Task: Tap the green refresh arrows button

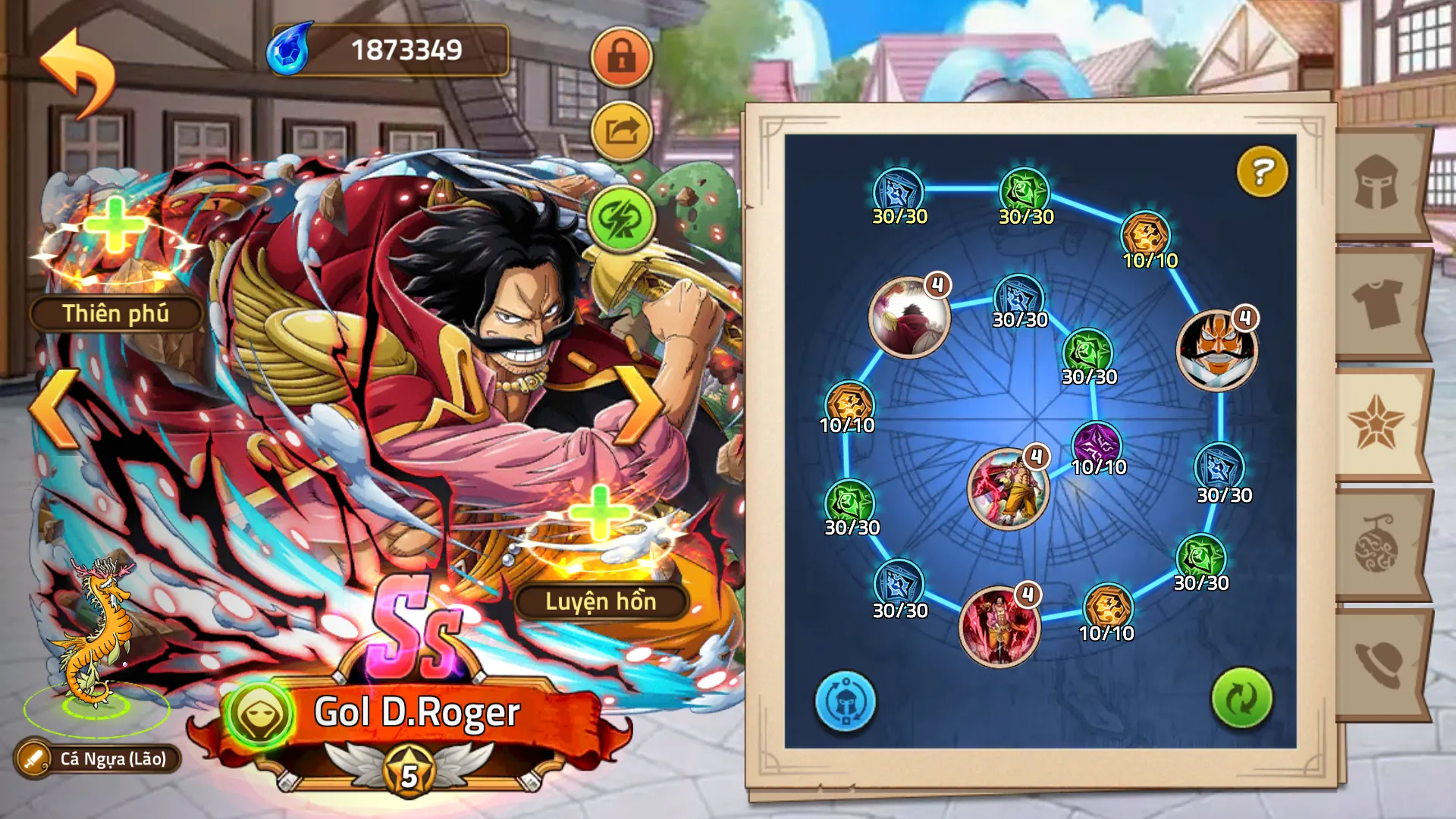Action: 1241,698
